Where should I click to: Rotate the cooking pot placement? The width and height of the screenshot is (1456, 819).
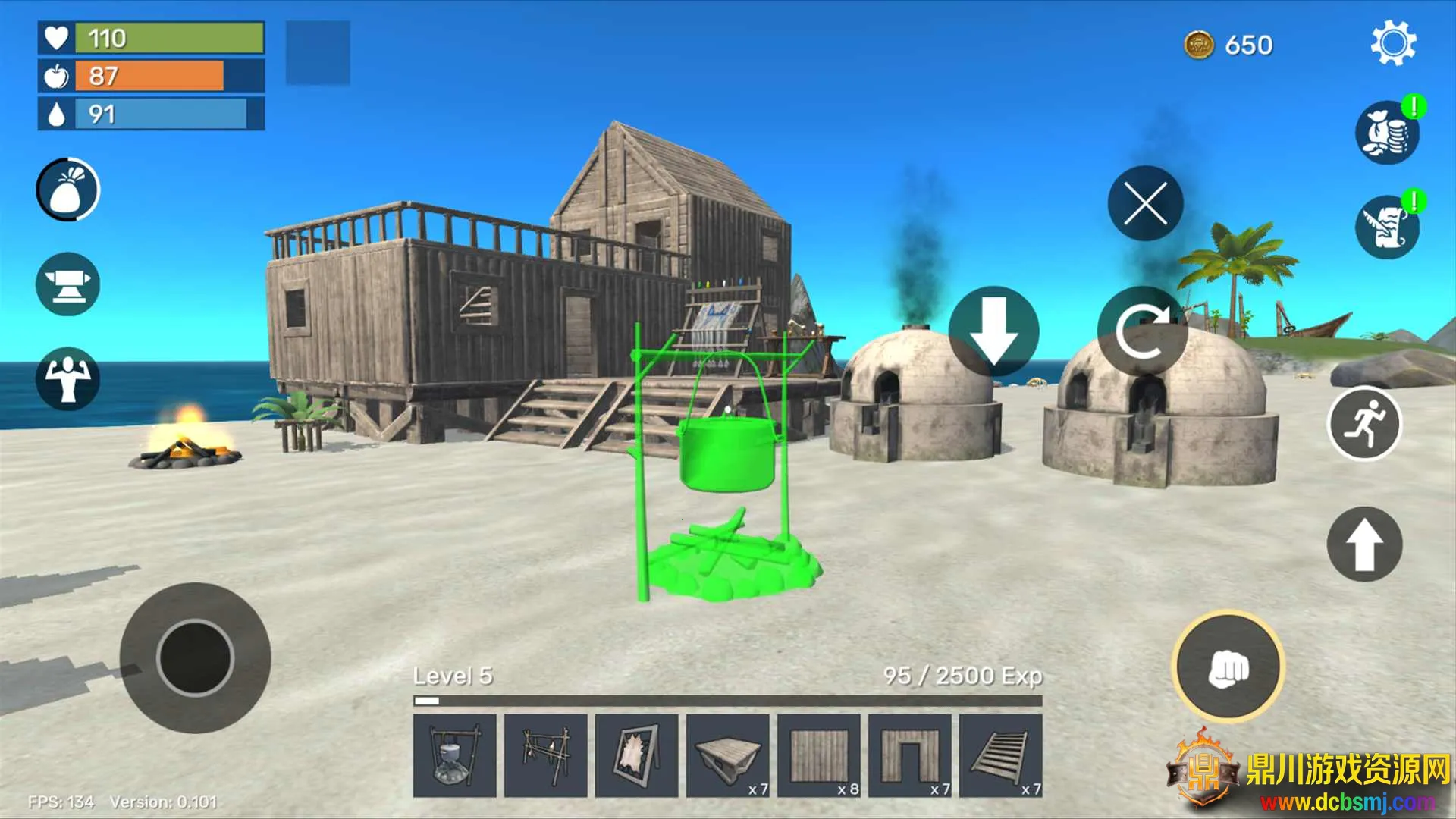pos(1142,331)
